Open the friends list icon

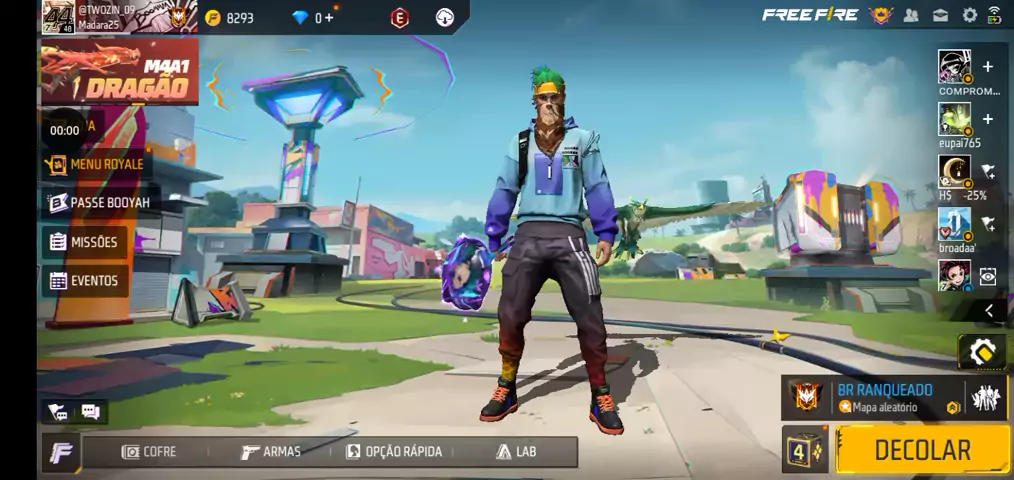pos(911,15)
